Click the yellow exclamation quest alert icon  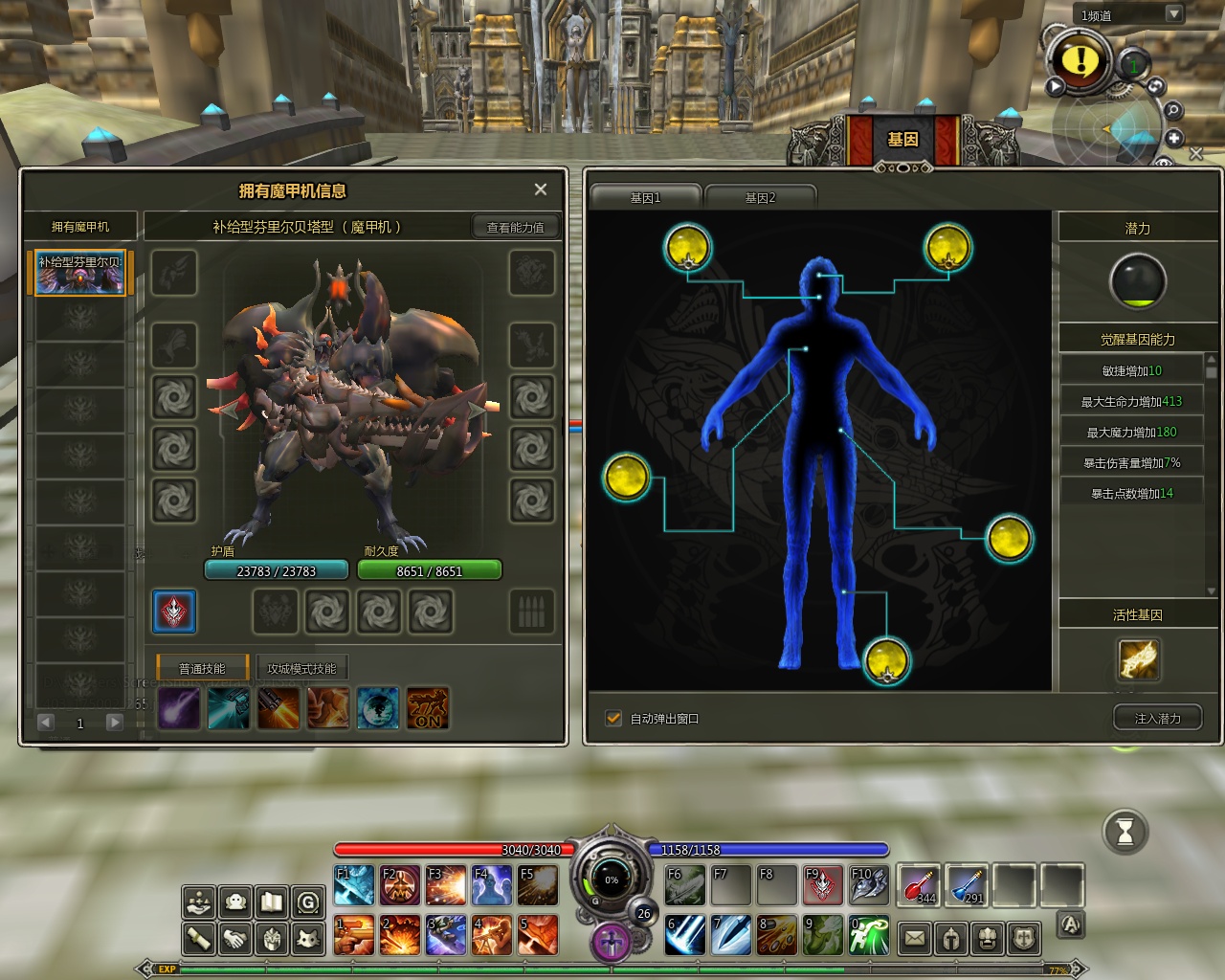(1080, 61)
